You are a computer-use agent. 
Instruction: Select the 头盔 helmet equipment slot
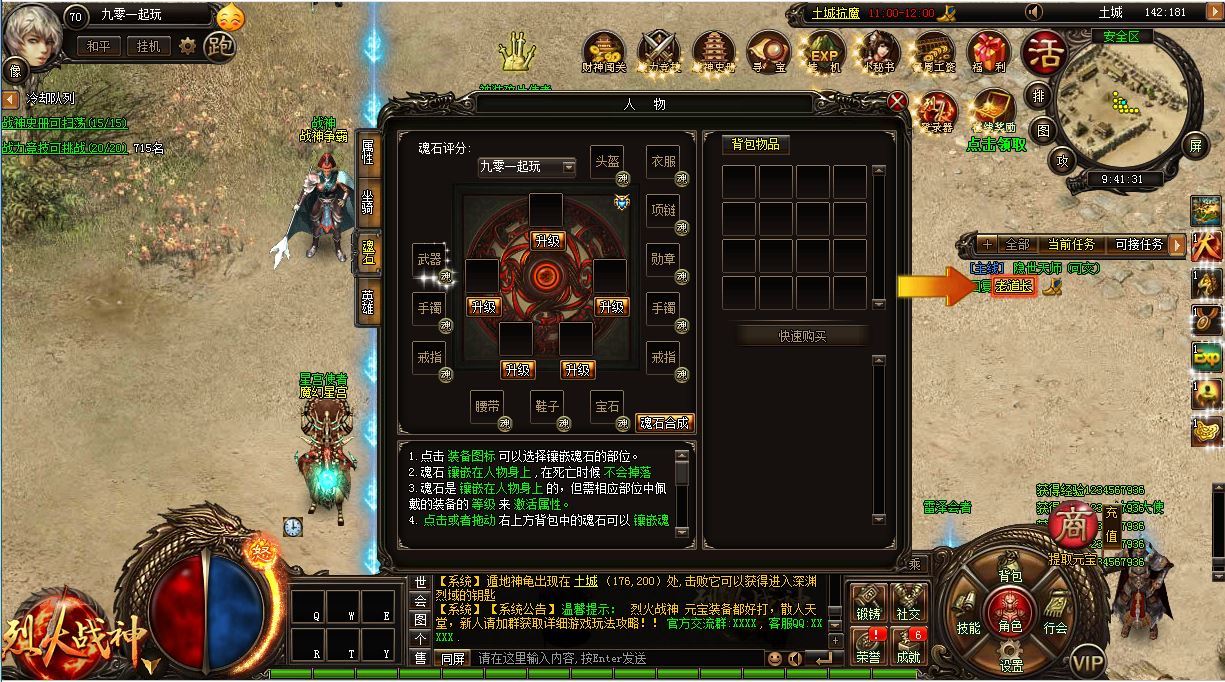(x=607, y=162)
